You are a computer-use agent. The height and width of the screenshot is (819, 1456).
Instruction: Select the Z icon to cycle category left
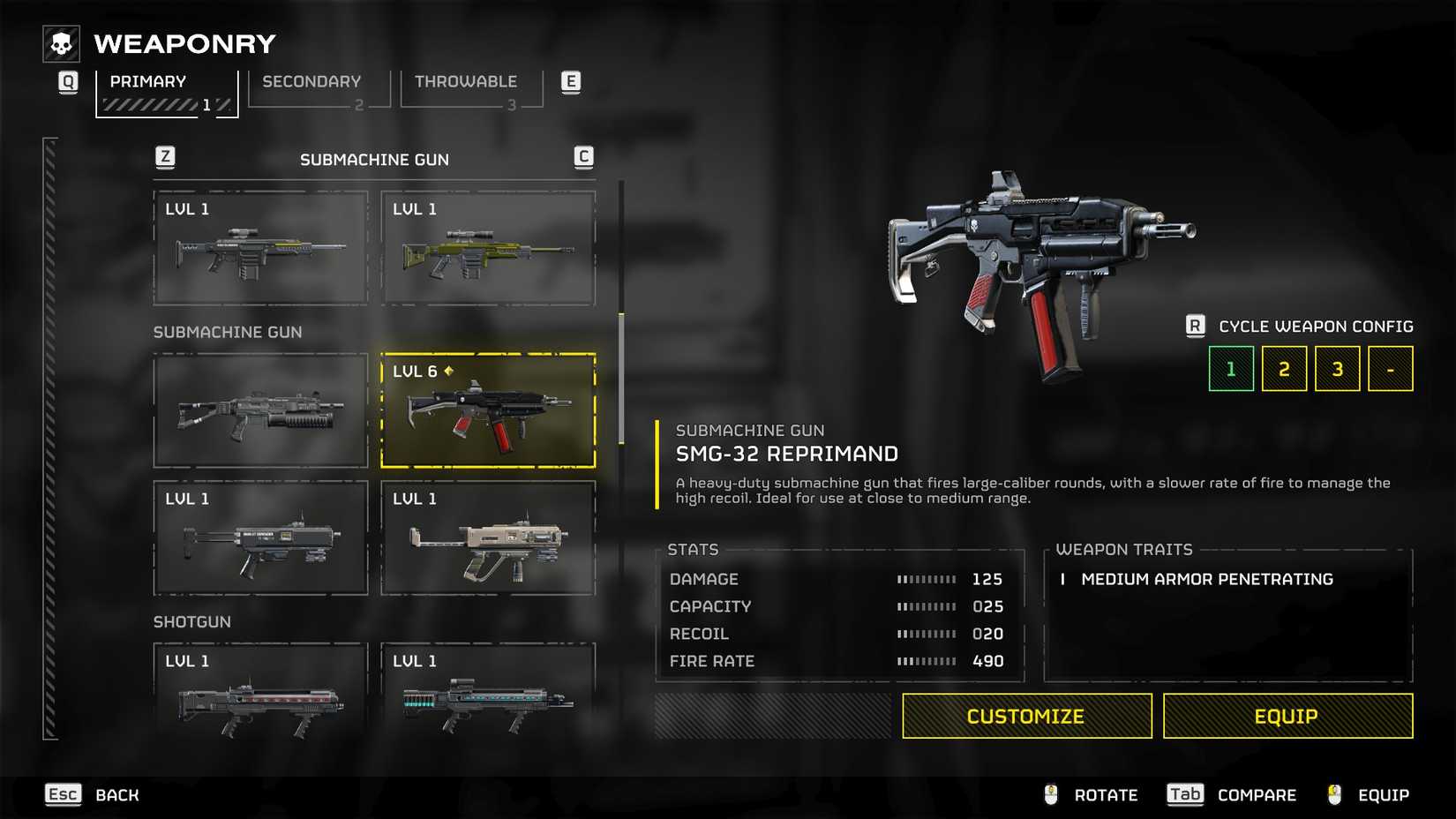164,157
